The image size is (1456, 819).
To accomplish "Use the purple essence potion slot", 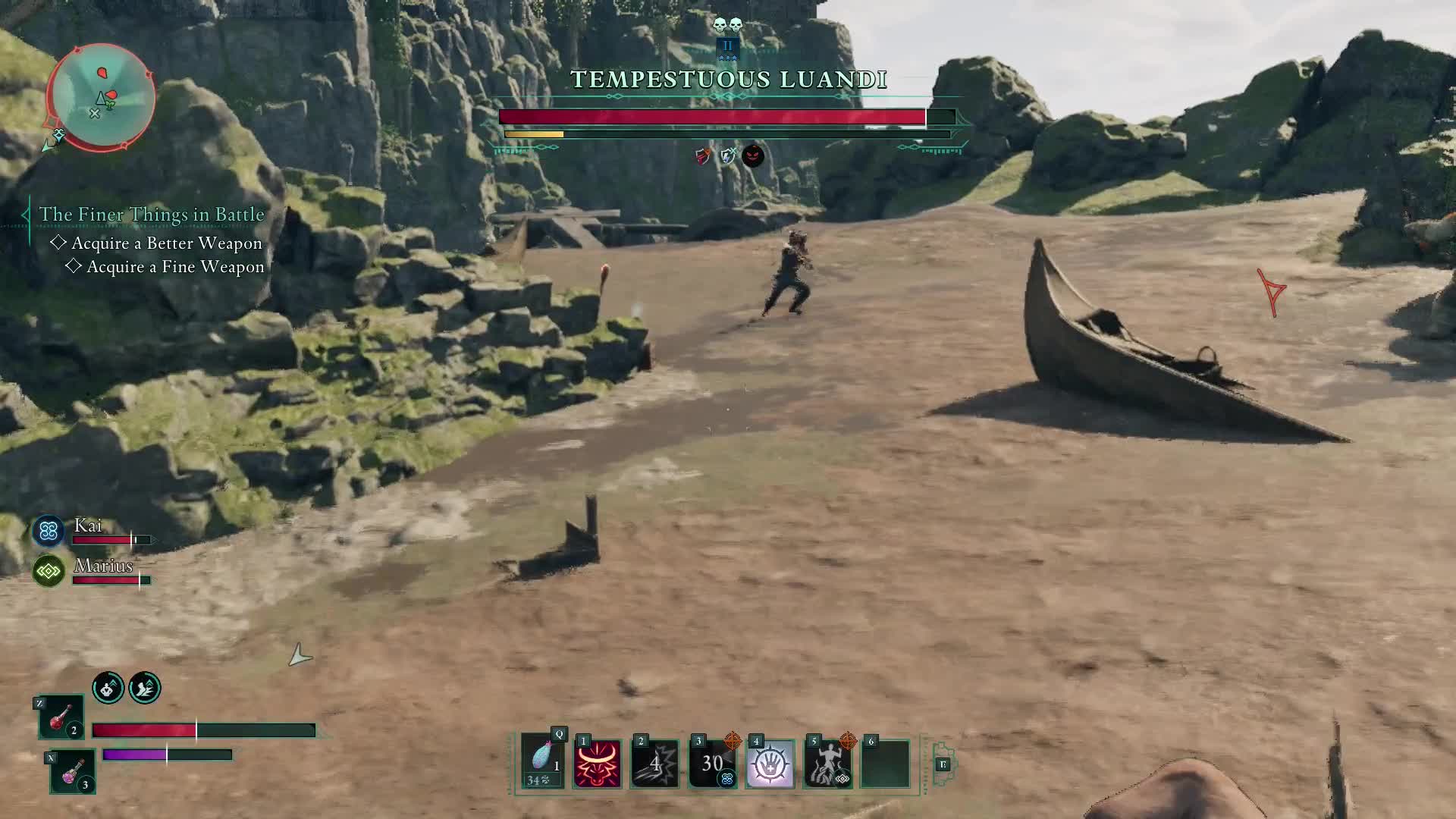I will coord(73,770).
